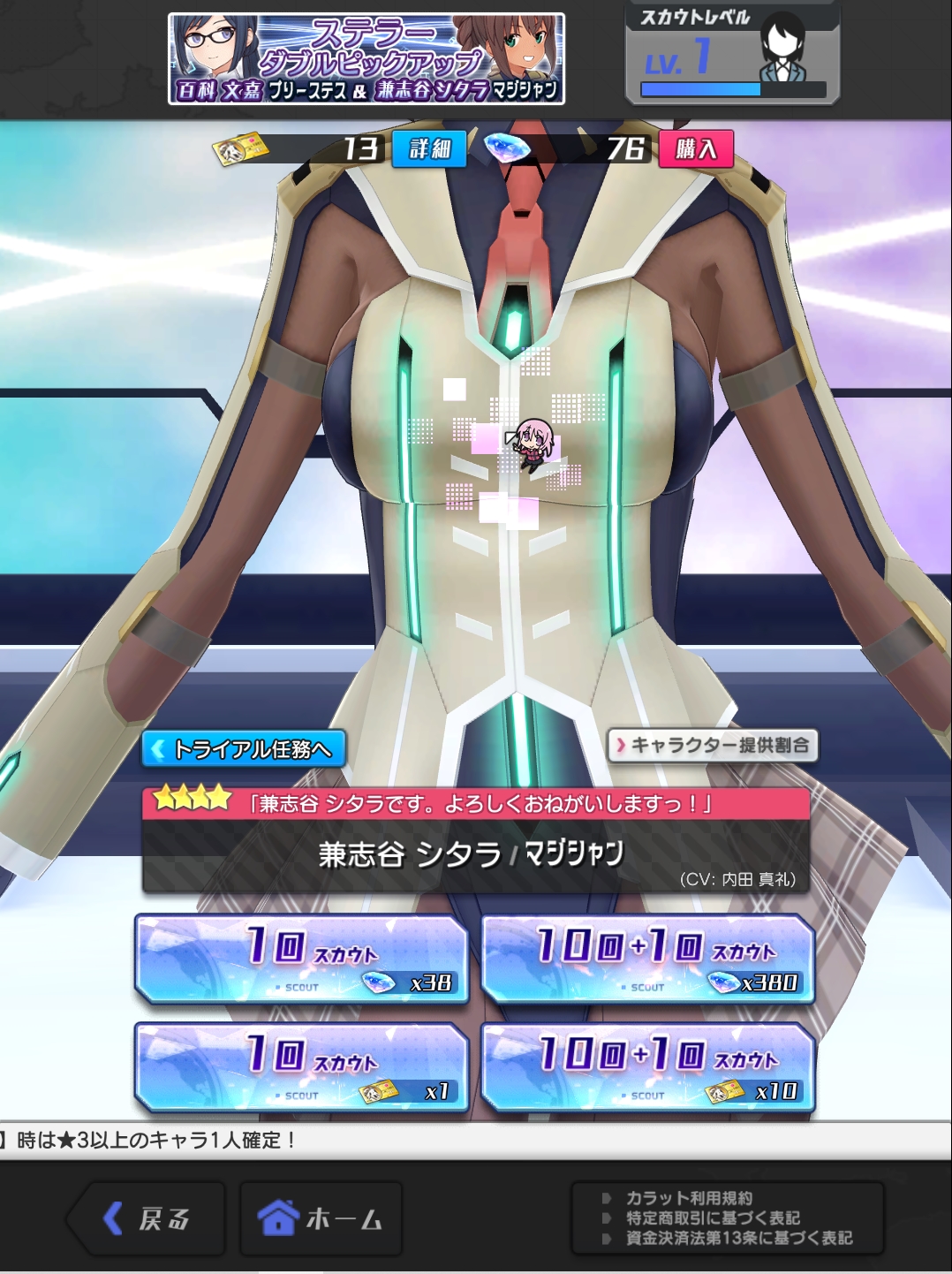The height and width of the screenshot is (1274, 952).
Task: View the スカウトレベル scout level panel
Action: click(x=732, y=53)
